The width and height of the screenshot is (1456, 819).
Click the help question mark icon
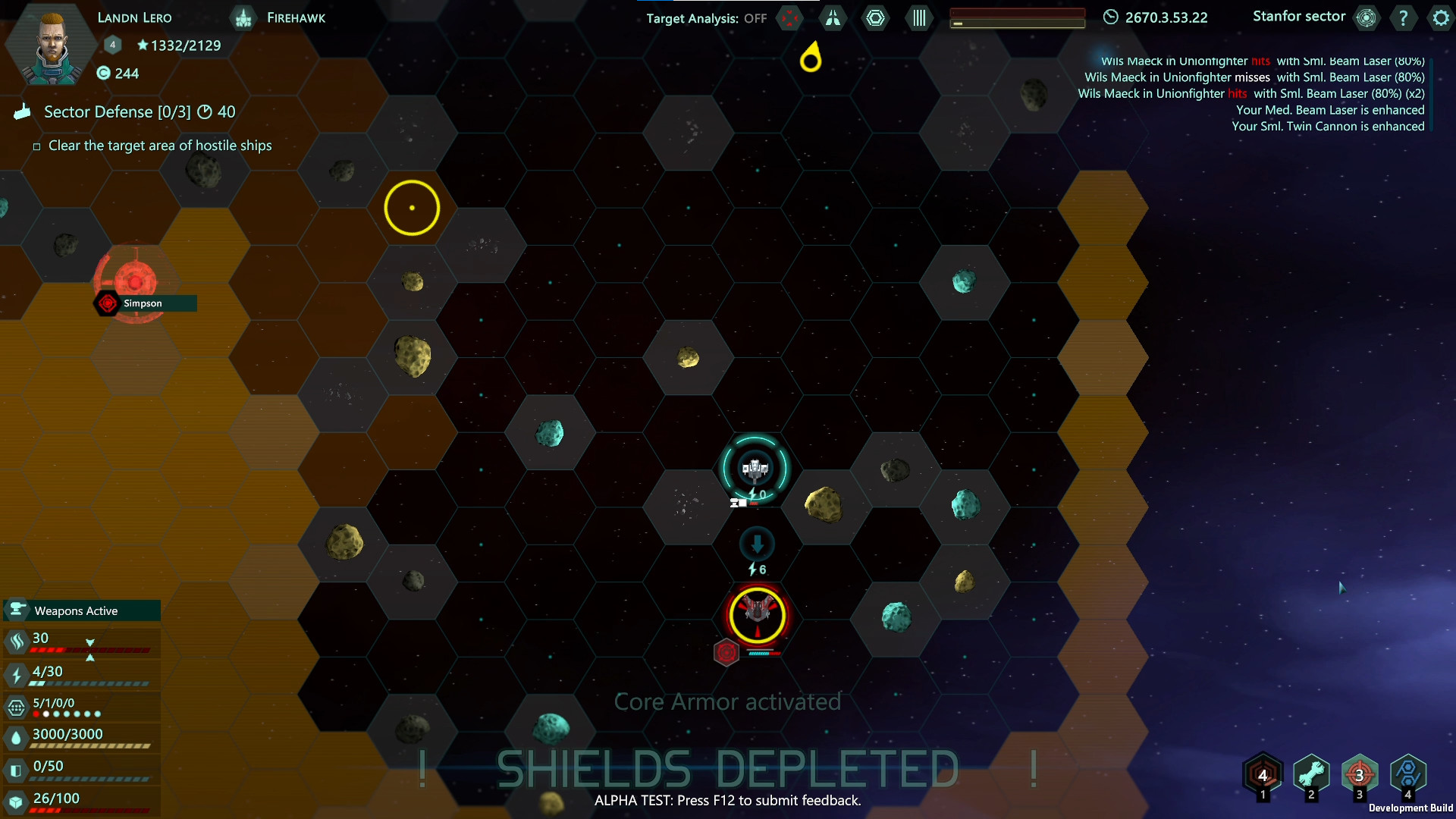click(x=1404, y=18)
